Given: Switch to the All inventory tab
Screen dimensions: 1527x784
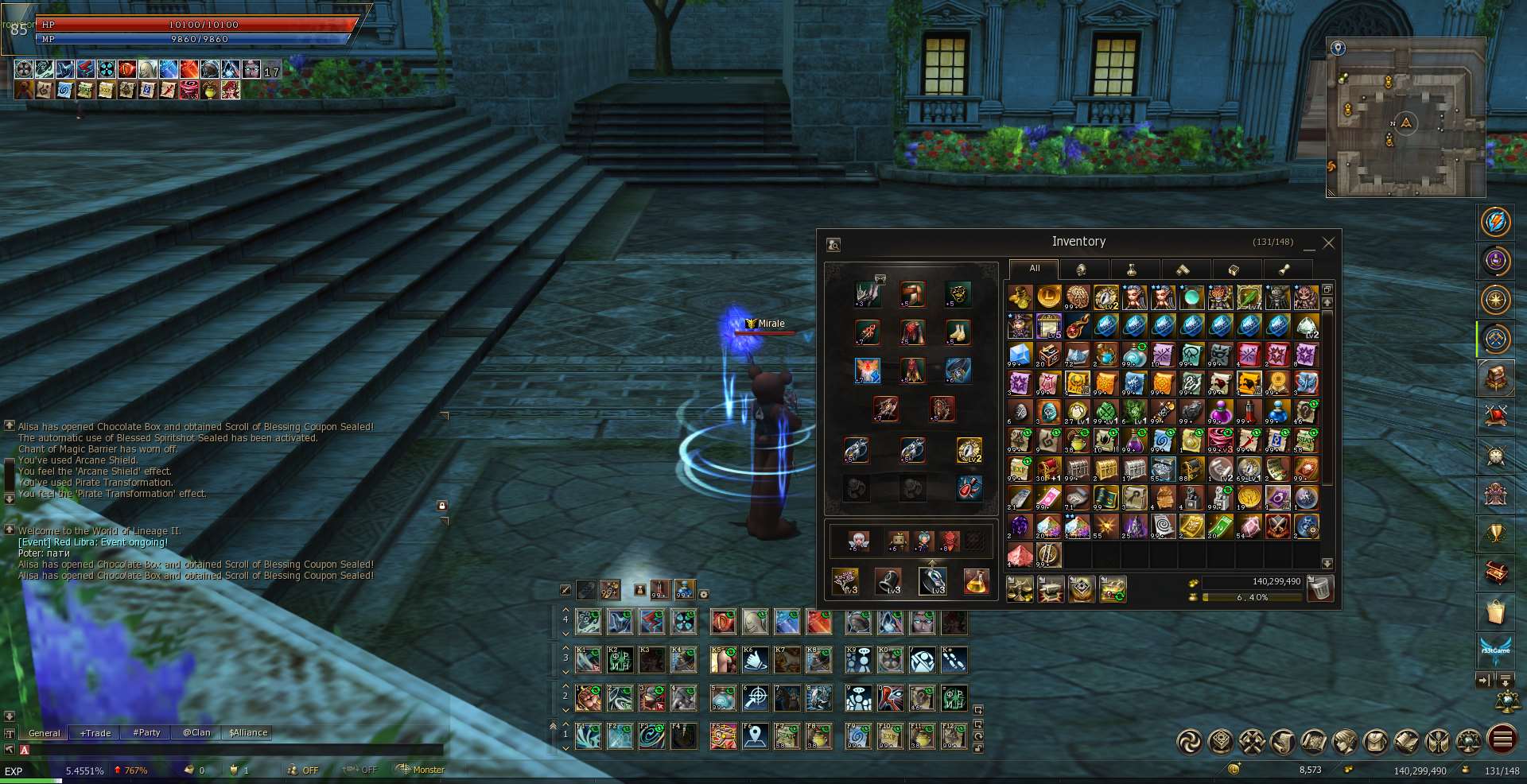Looking at the screenshot, I should pos(1034,269).
